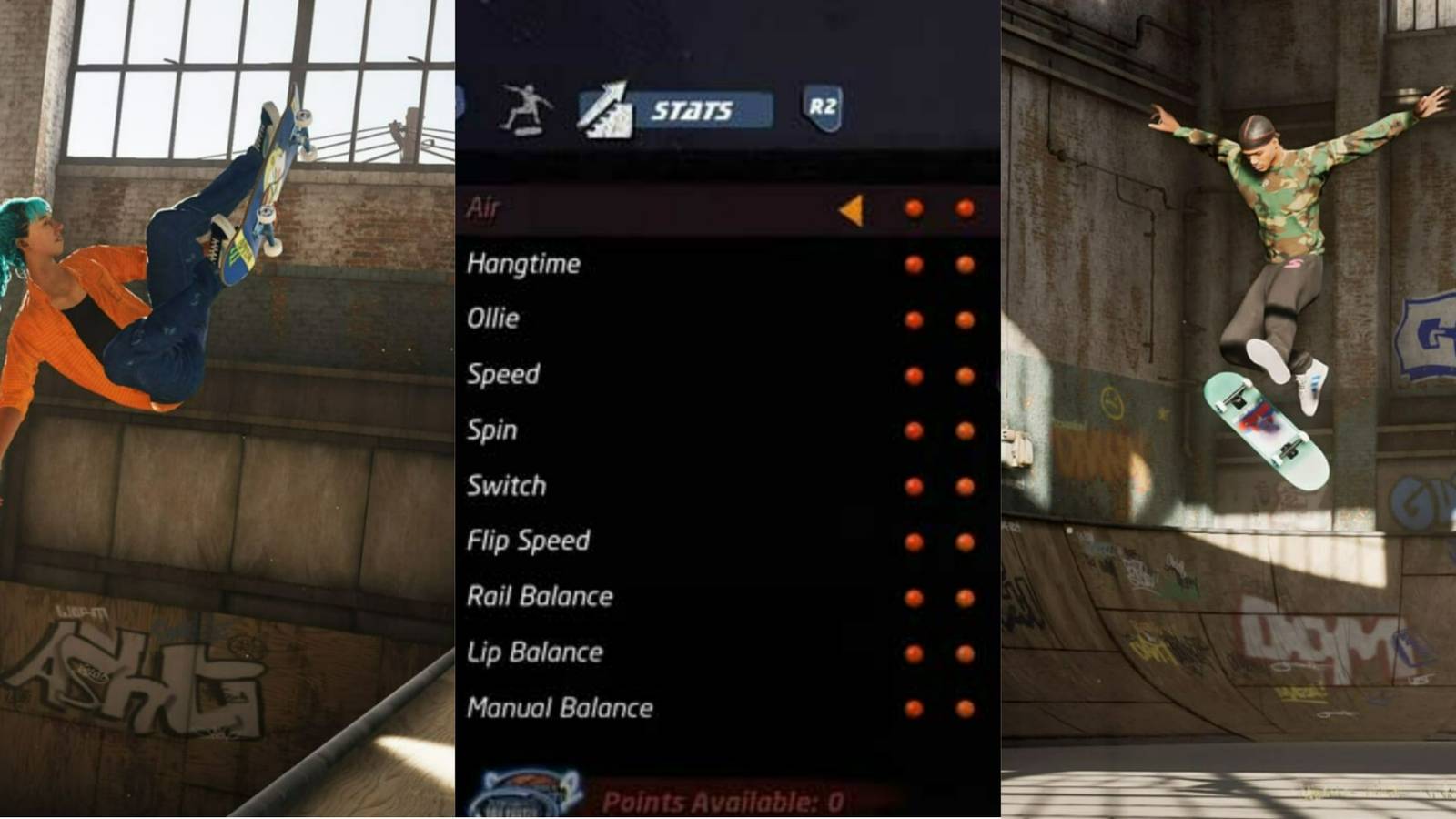
Task: Select the Hangtime stat label
Action: click(x=526, y=264)
